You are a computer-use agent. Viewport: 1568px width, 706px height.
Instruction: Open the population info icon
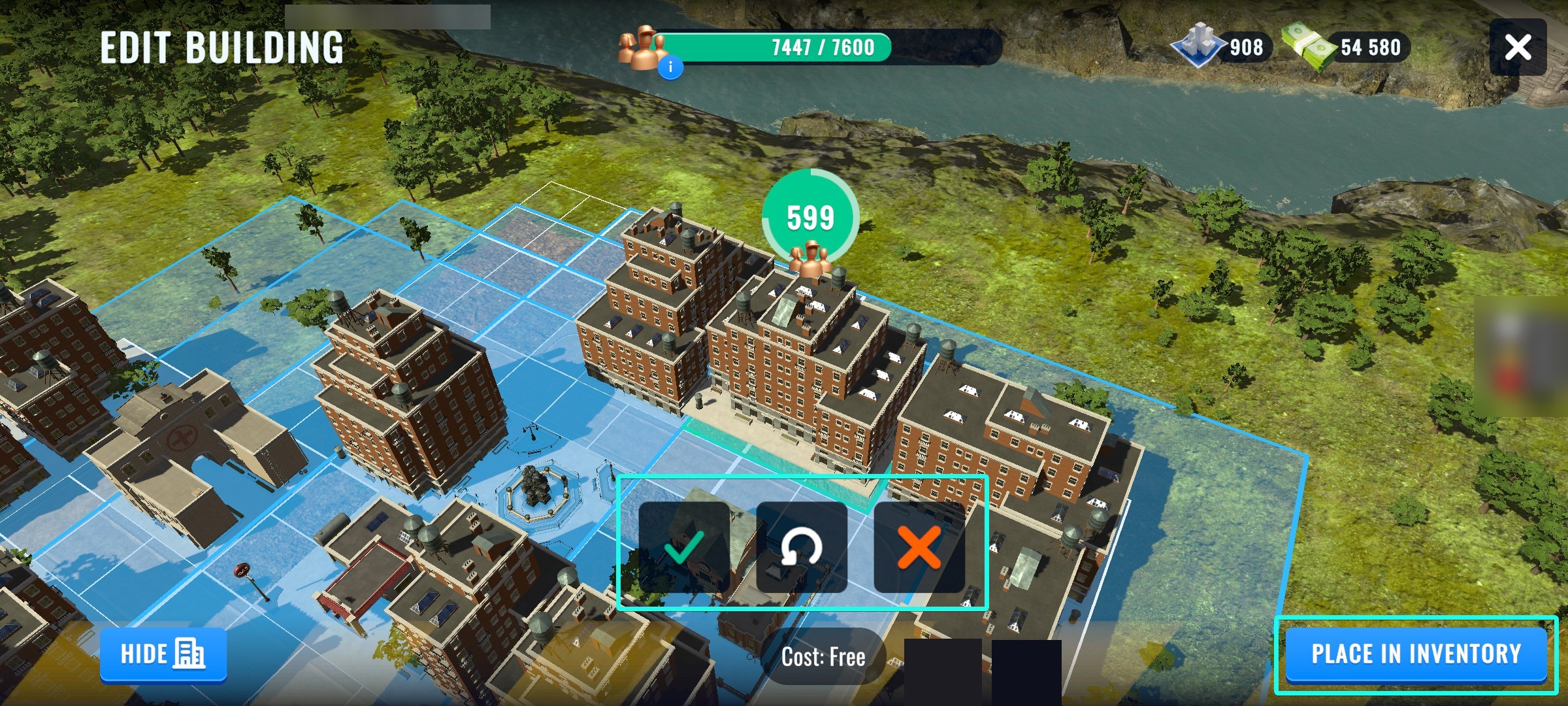pos(670,67)
